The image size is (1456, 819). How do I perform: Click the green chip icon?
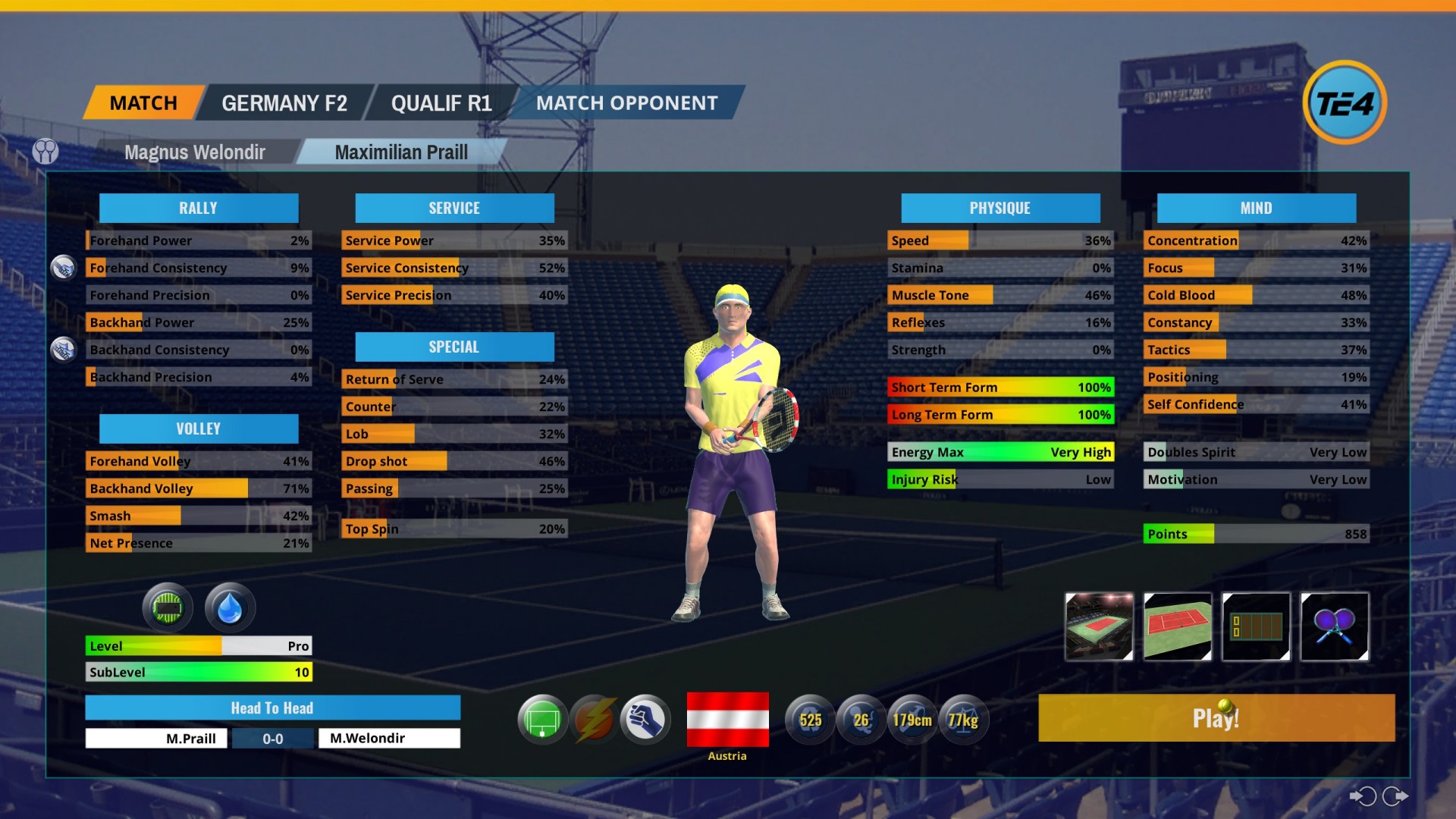(168, 607)
